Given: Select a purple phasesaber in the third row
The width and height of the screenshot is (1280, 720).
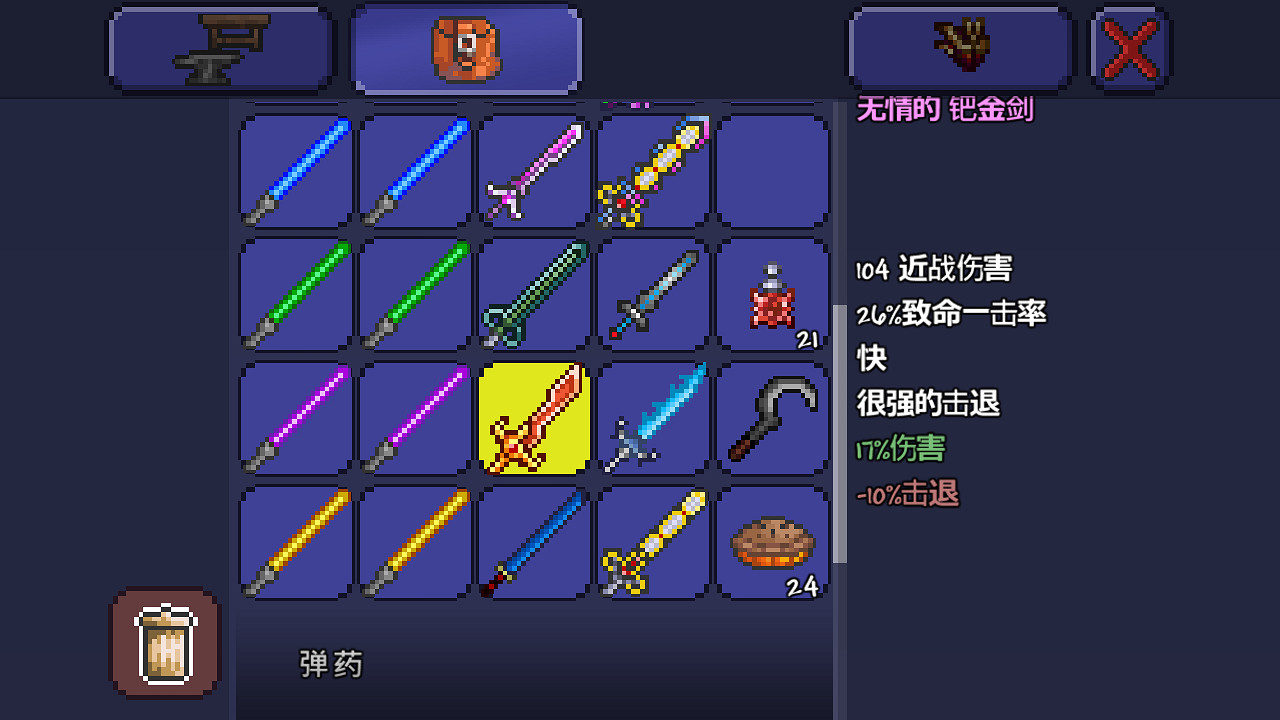Looking at the screenshot, I should pyautogui.click(x=293, y=420).
